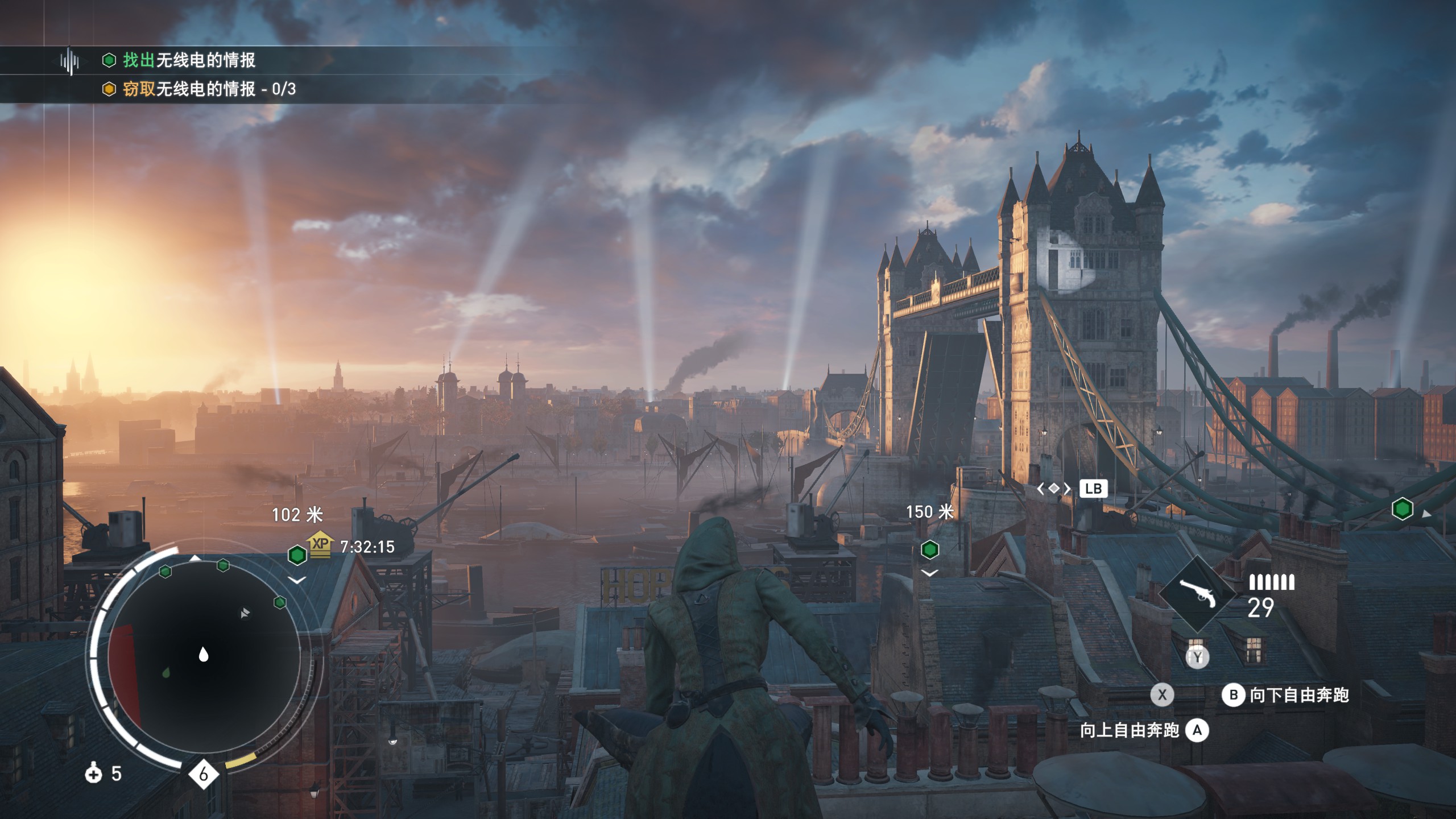Choose the green waypoint marker under 150 米
This screenshot has height=819, width=1456.
pyautogui.click(x=929, y=549)
